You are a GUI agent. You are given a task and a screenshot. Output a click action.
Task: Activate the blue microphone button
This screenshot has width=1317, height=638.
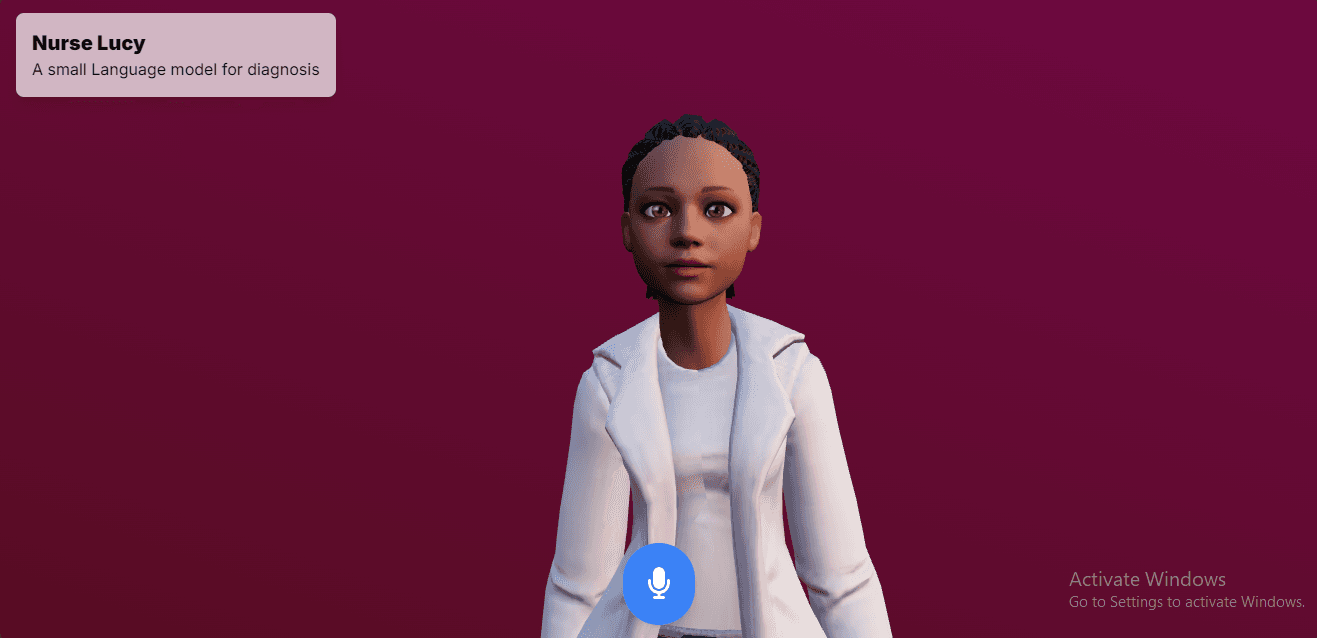658,583
